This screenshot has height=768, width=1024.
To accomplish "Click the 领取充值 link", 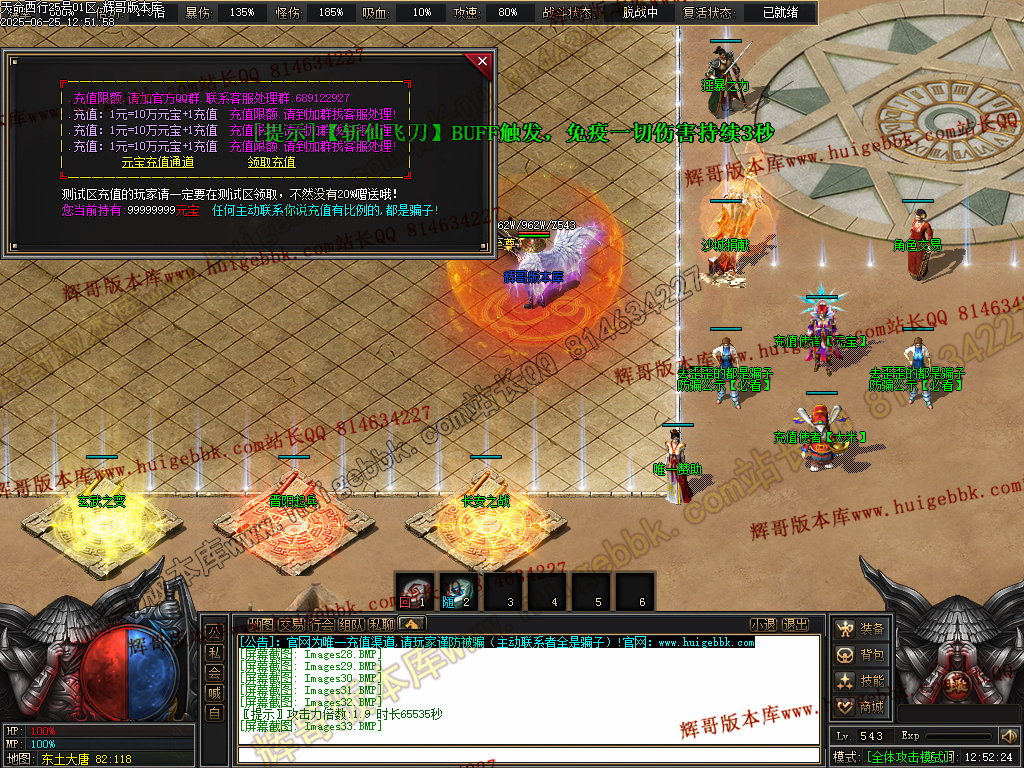I will click(271, 162).
